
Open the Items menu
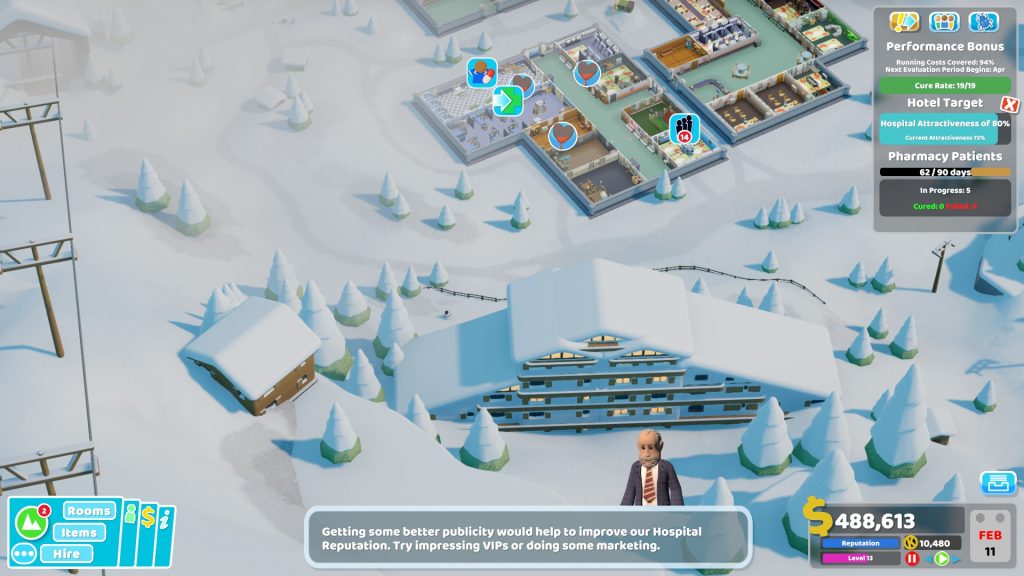77,533
